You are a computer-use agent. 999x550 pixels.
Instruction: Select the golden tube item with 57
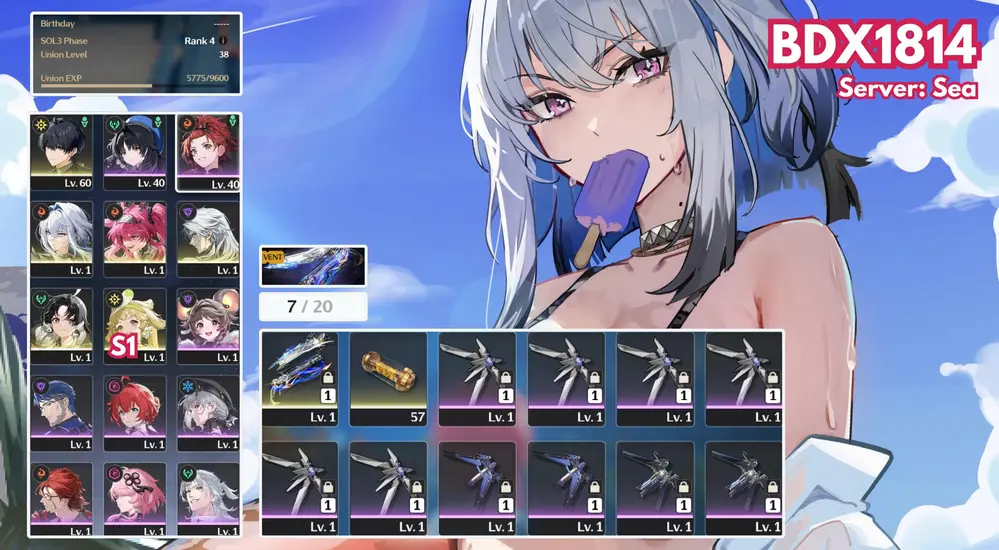pos(391,378)
